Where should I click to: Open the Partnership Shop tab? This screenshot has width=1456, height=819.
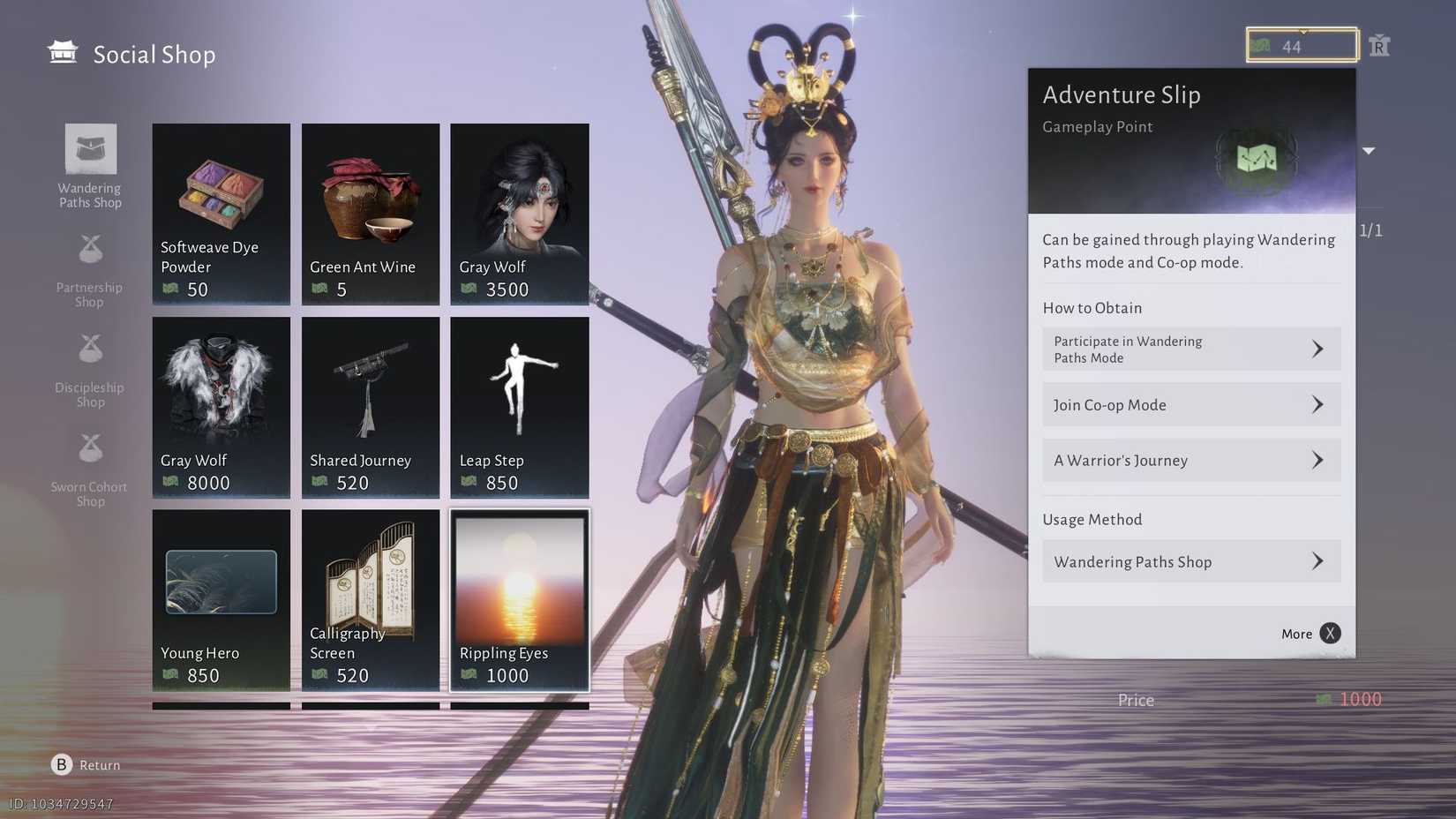tap(90, 270)
